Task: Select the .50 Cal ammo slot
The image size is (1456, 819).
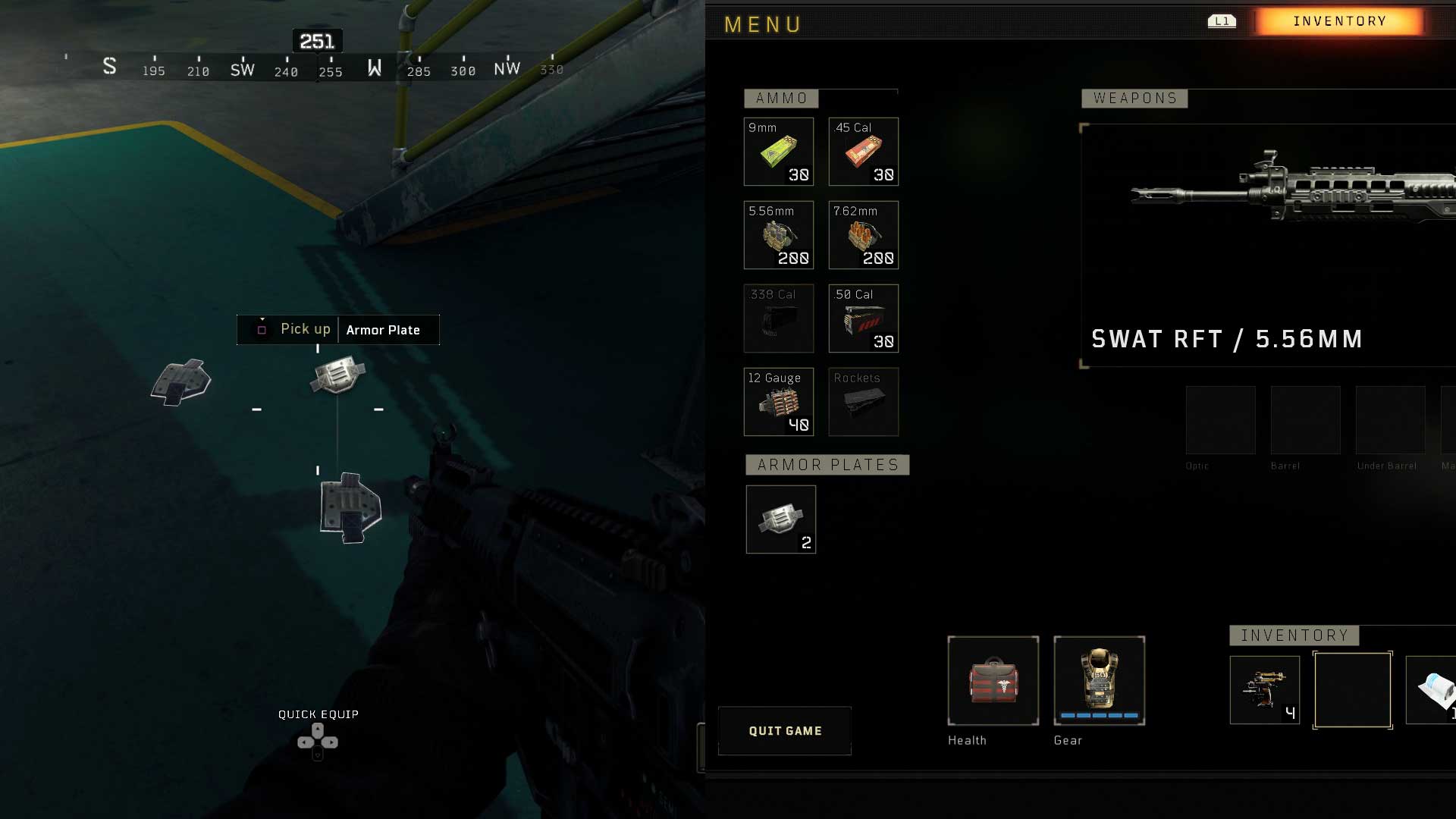Action: (864, 318)
